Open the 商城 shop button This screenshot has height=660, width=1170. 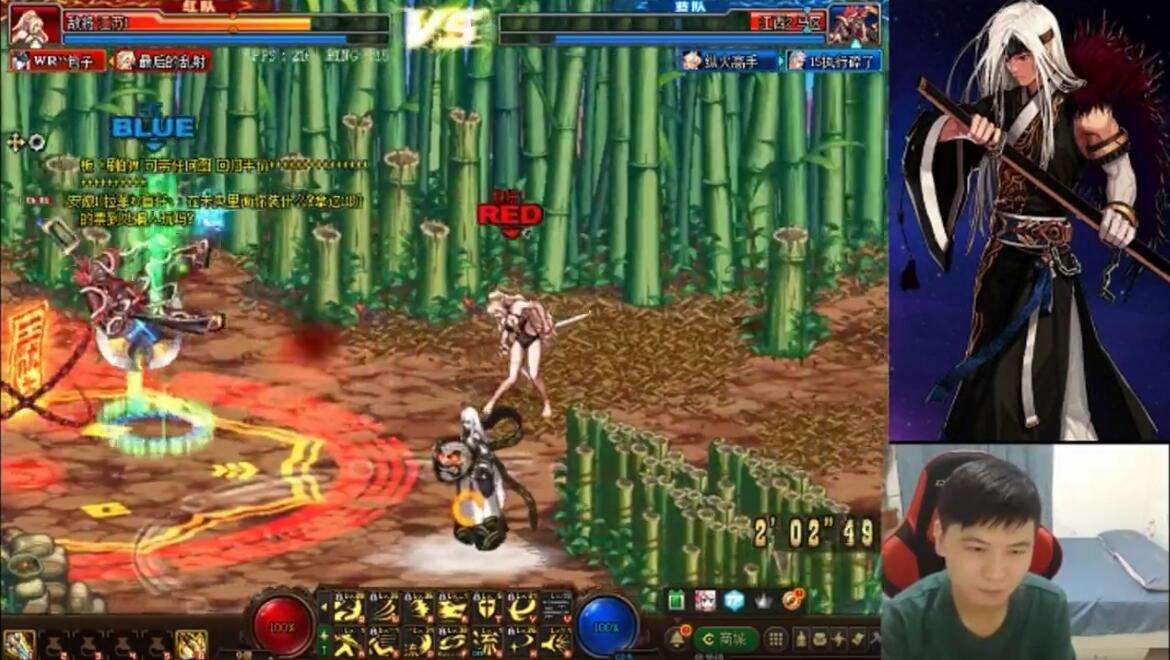[725, 638]
